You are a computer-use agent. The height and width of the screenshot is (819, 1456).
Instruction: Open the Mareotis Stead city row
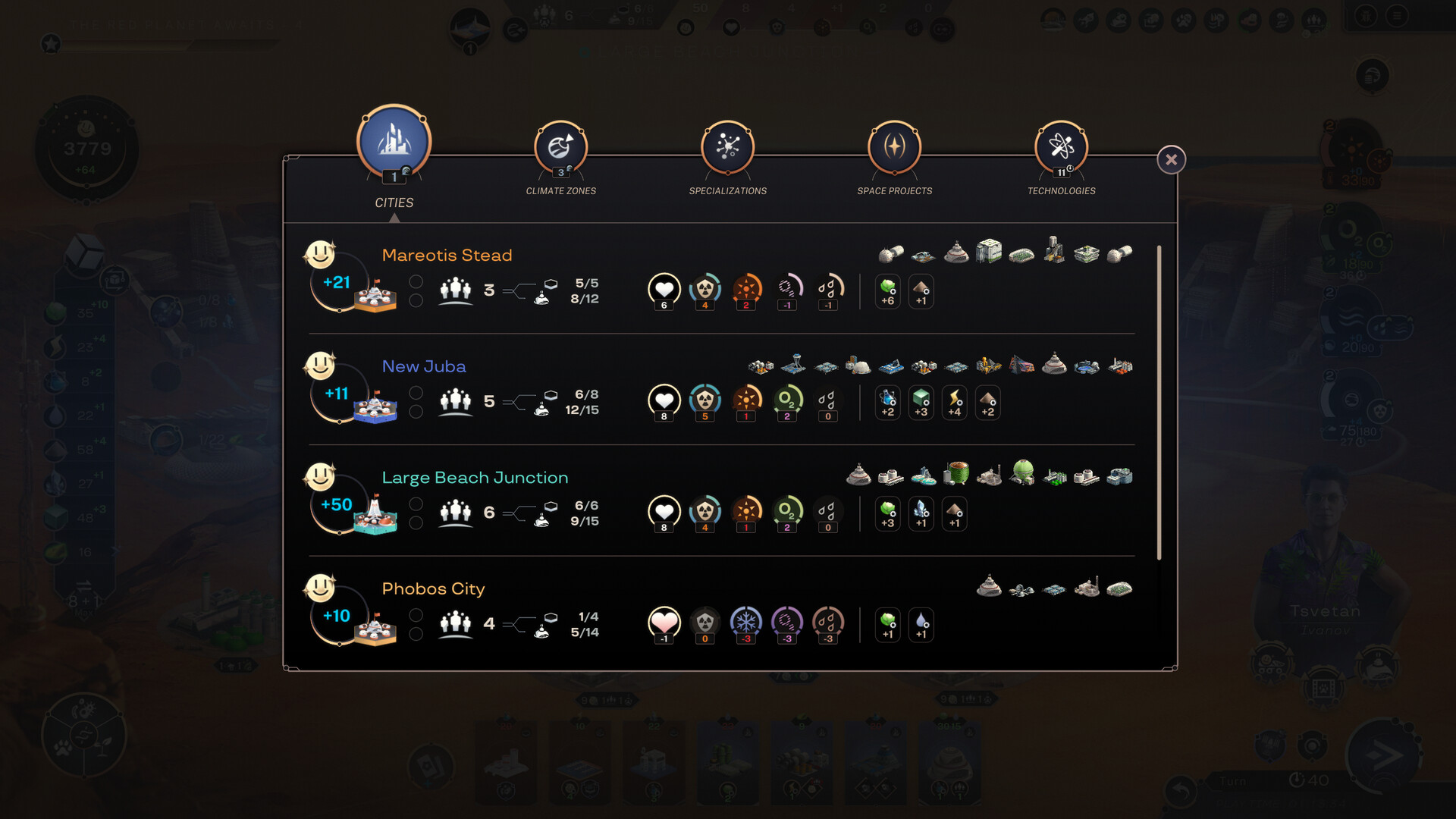tap(447, 256)
